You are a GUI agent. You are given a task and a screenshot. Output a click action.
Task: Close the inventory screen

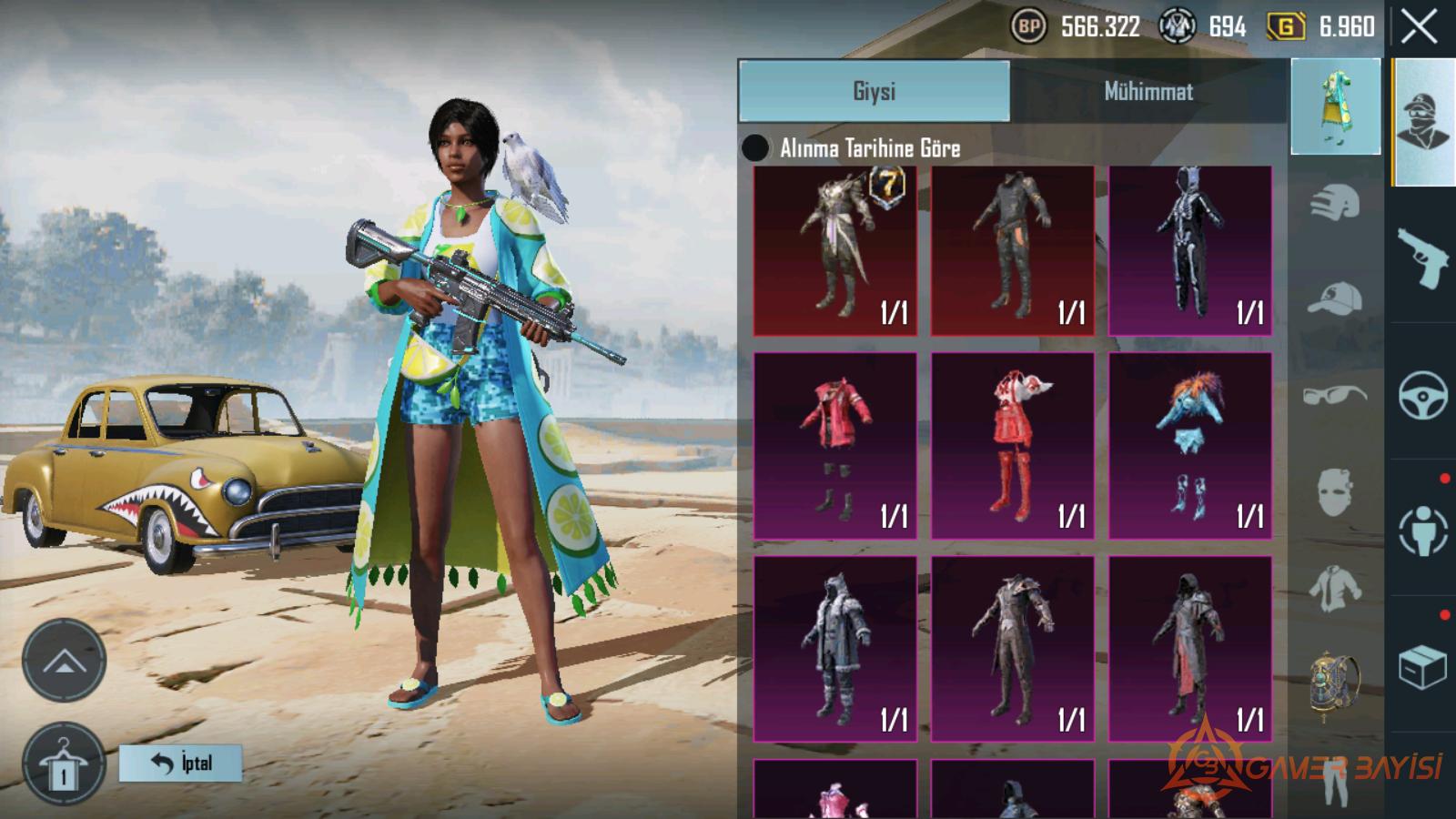[1419, 27]
